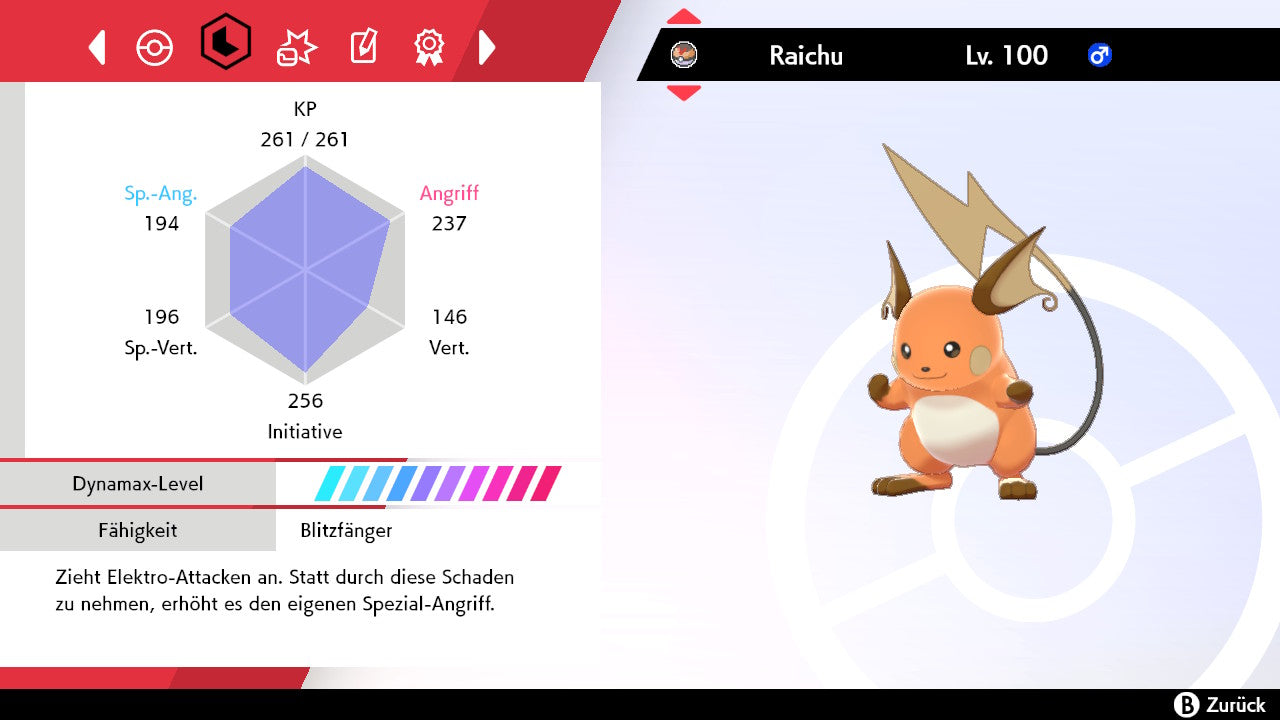This screenshot has width=1280, height=720.
Task: Click the red up arrow above Raichu's name
Action: 684,17
